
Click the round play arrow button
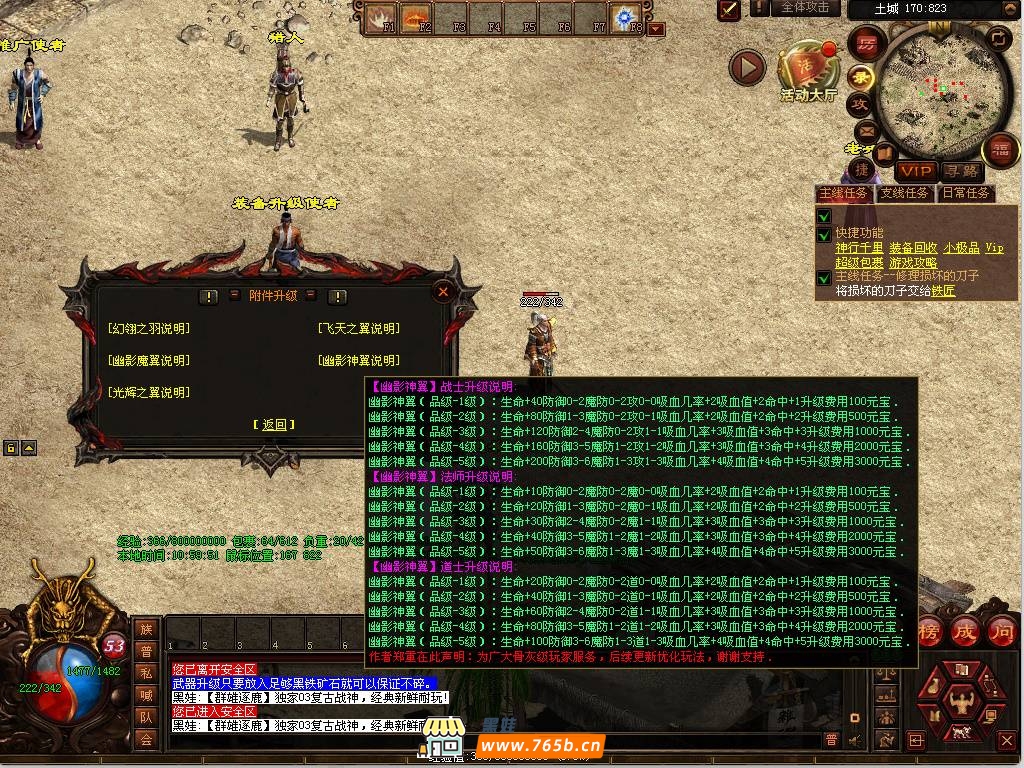(x=746, y=68)
